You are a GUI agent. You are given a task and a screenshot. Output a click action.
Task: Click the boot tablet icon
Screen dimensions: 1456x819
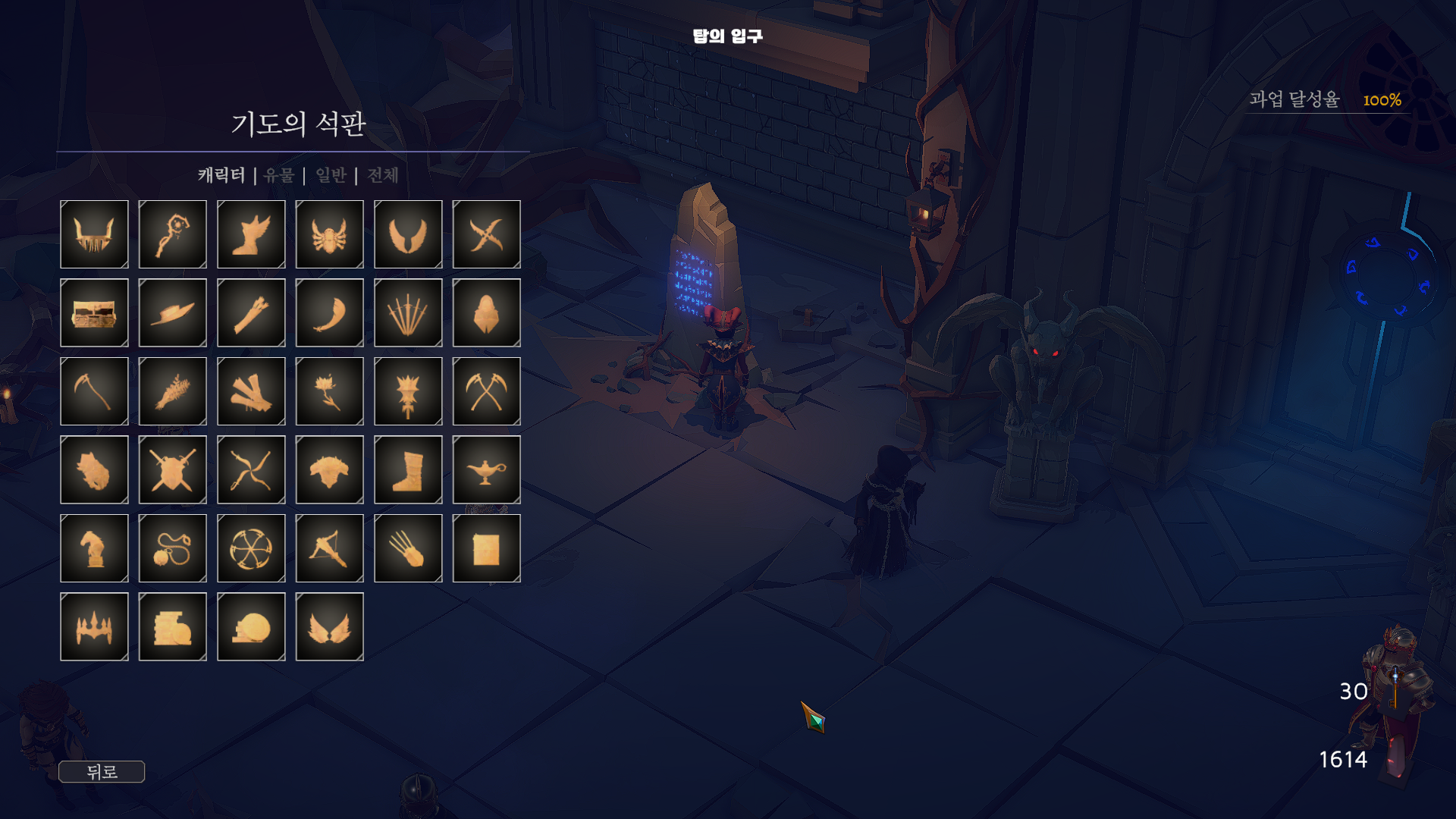[408, 469]
